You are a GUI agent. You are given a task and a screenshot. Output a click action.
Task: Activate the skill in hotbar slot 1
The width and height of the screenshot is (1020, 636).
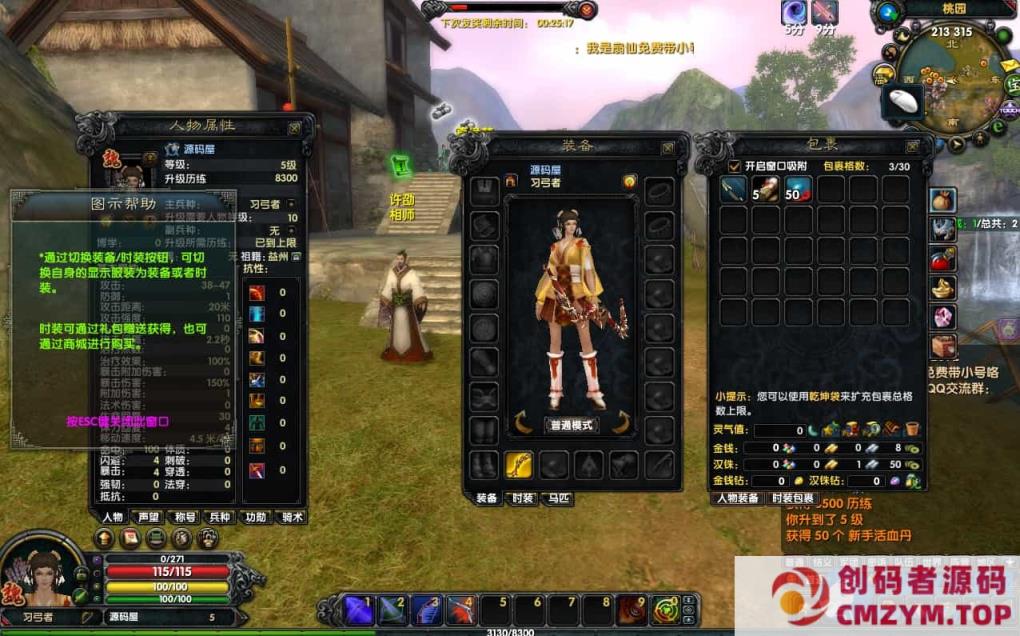(x=358, y=609)
